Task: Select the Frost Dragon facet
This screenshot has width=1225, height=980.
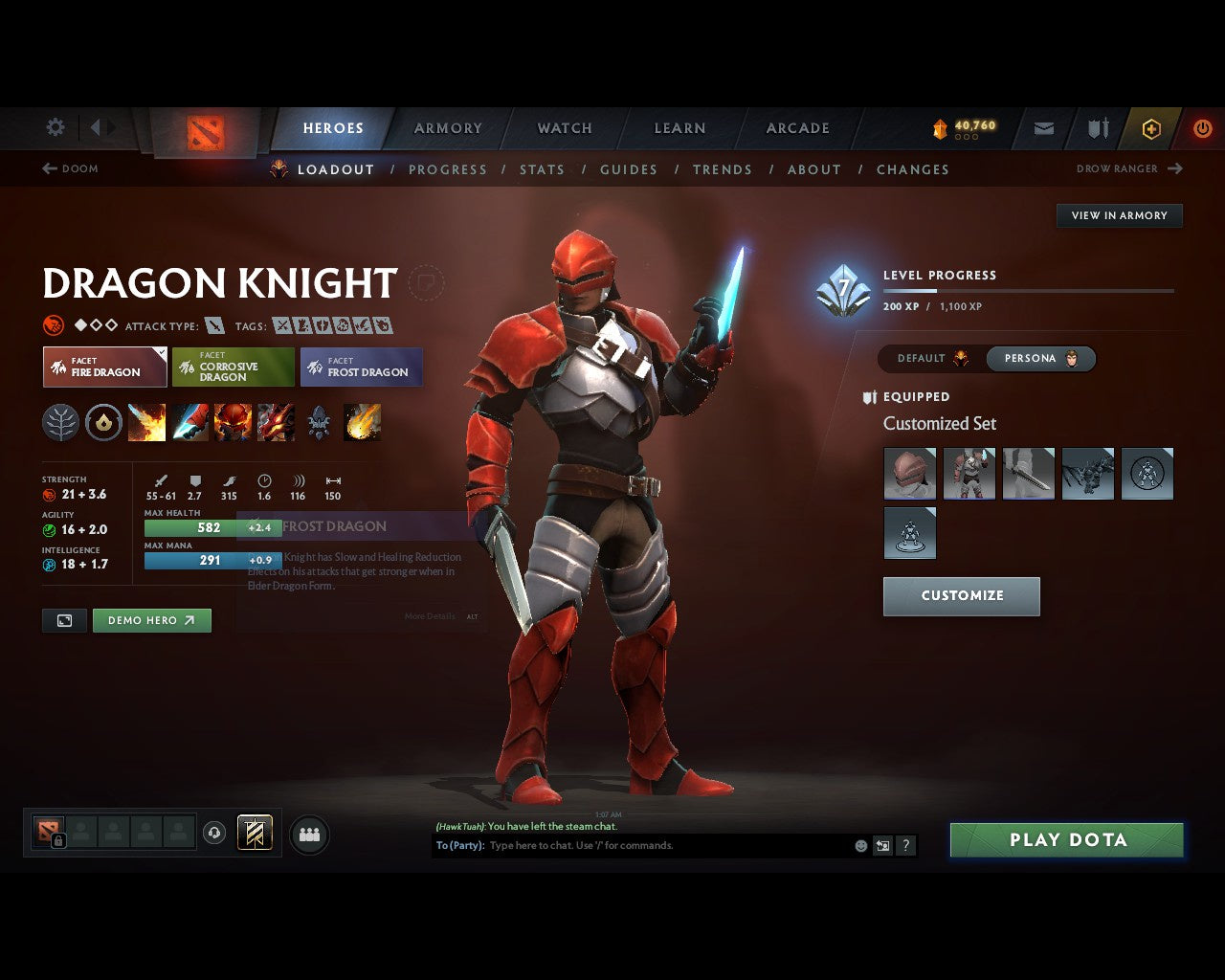Action: [362, 367]
